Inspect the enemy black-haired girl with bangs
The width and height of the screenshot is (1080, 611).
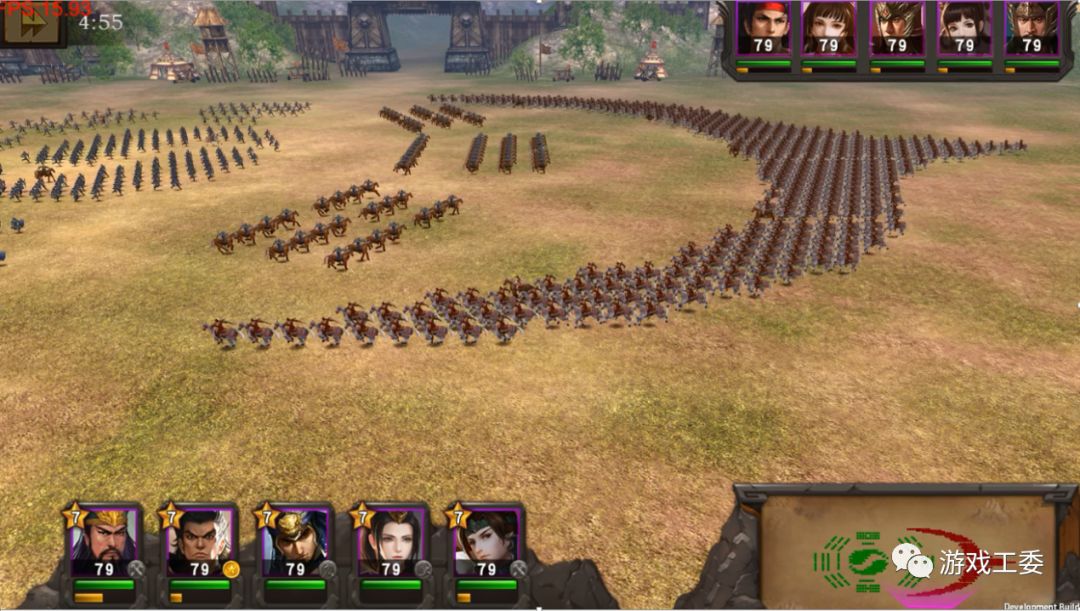tap(964, 28)
